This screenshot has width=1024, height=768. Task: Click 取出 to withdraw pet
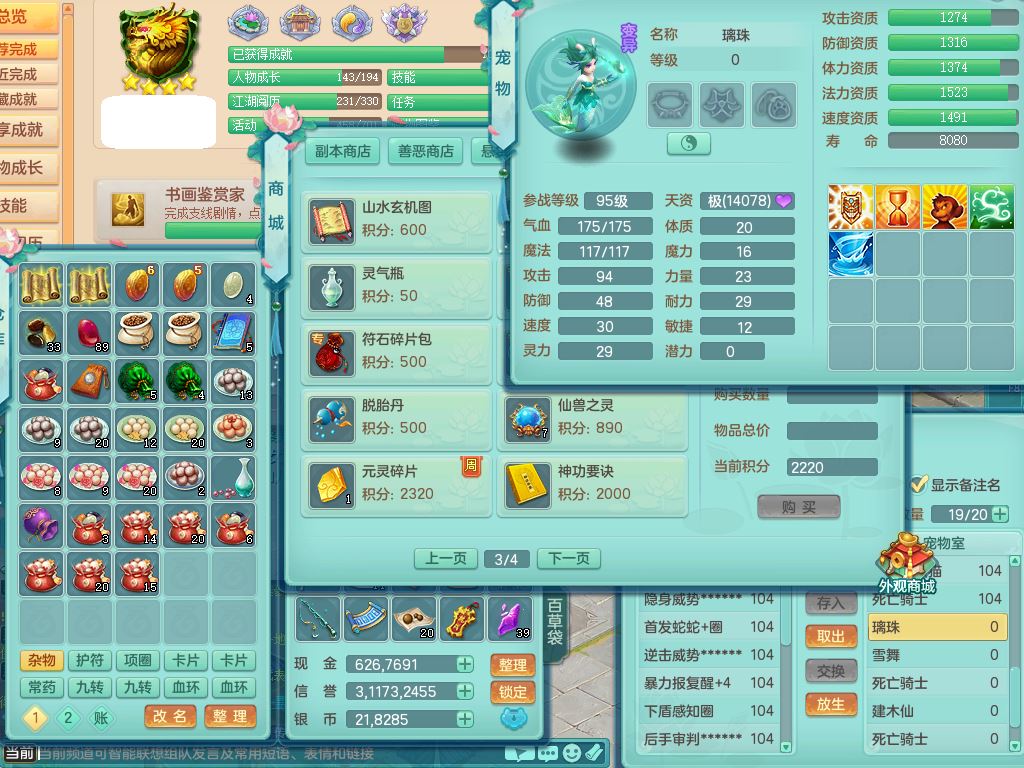(x=830, y=637)
